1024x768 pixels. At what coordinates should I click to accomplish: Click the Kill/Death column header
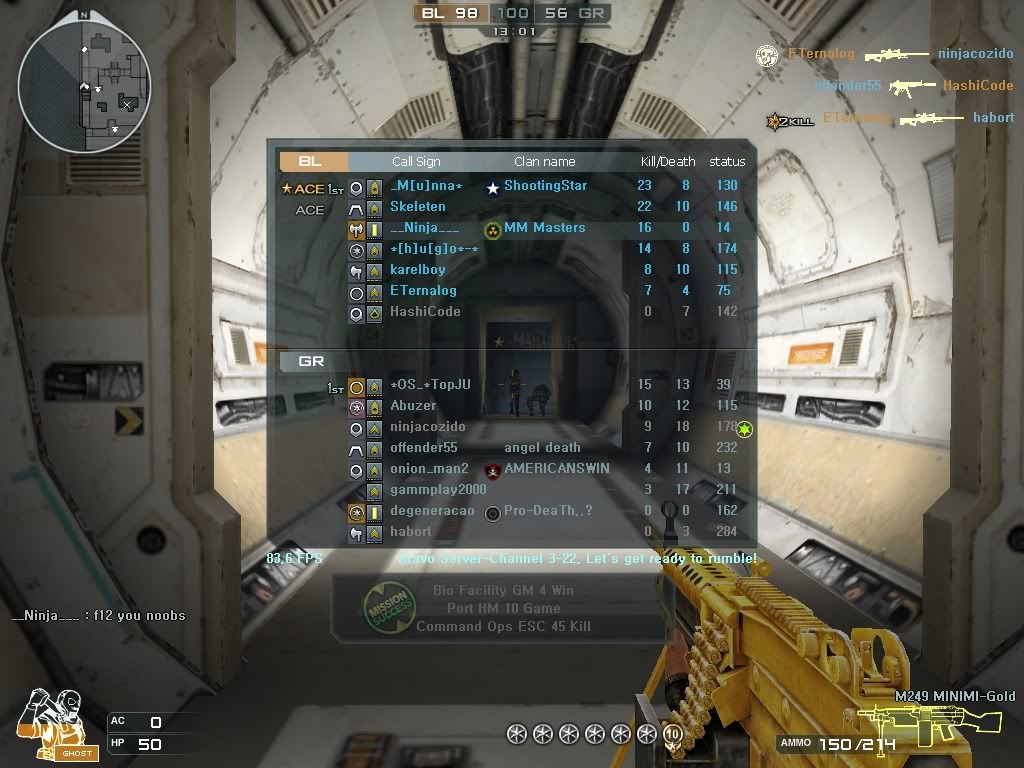668,161
